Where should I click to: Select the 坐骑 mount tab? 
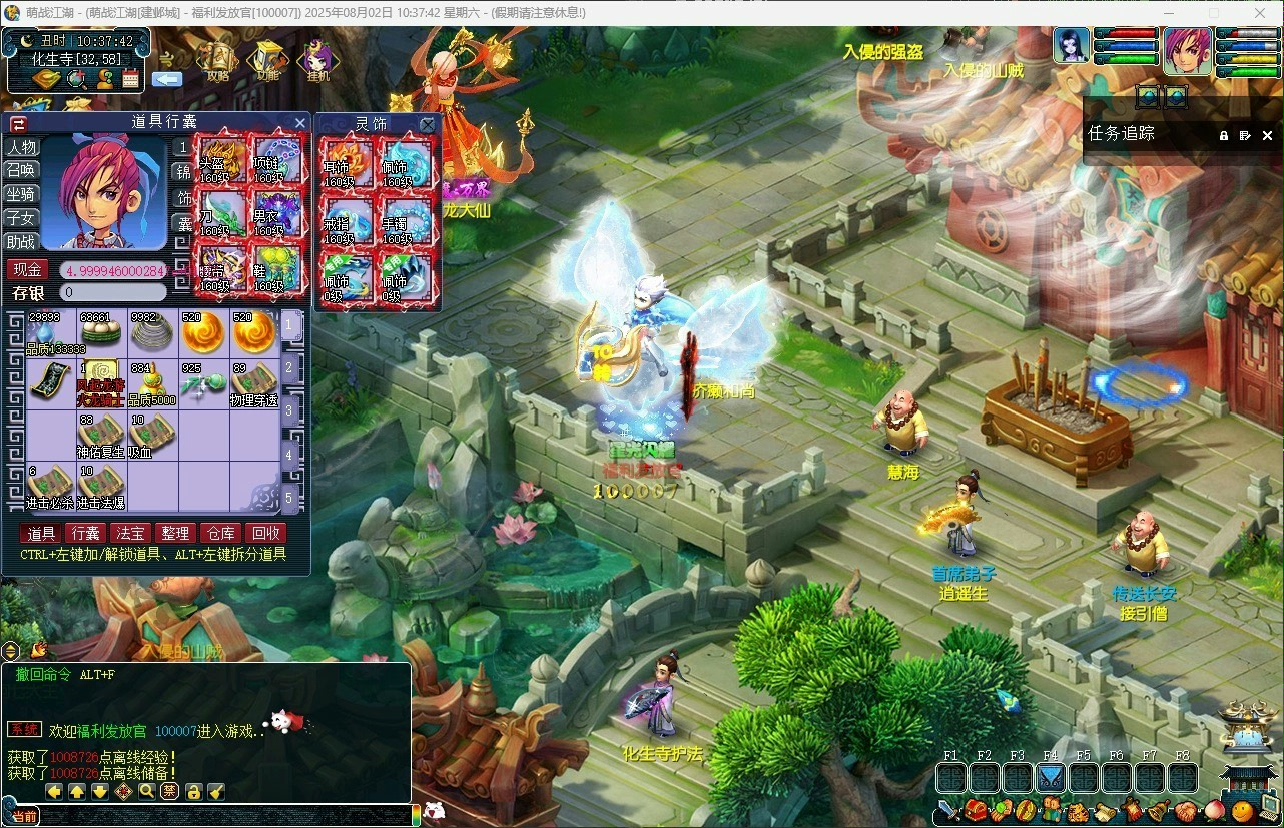(x=20, y=194)
